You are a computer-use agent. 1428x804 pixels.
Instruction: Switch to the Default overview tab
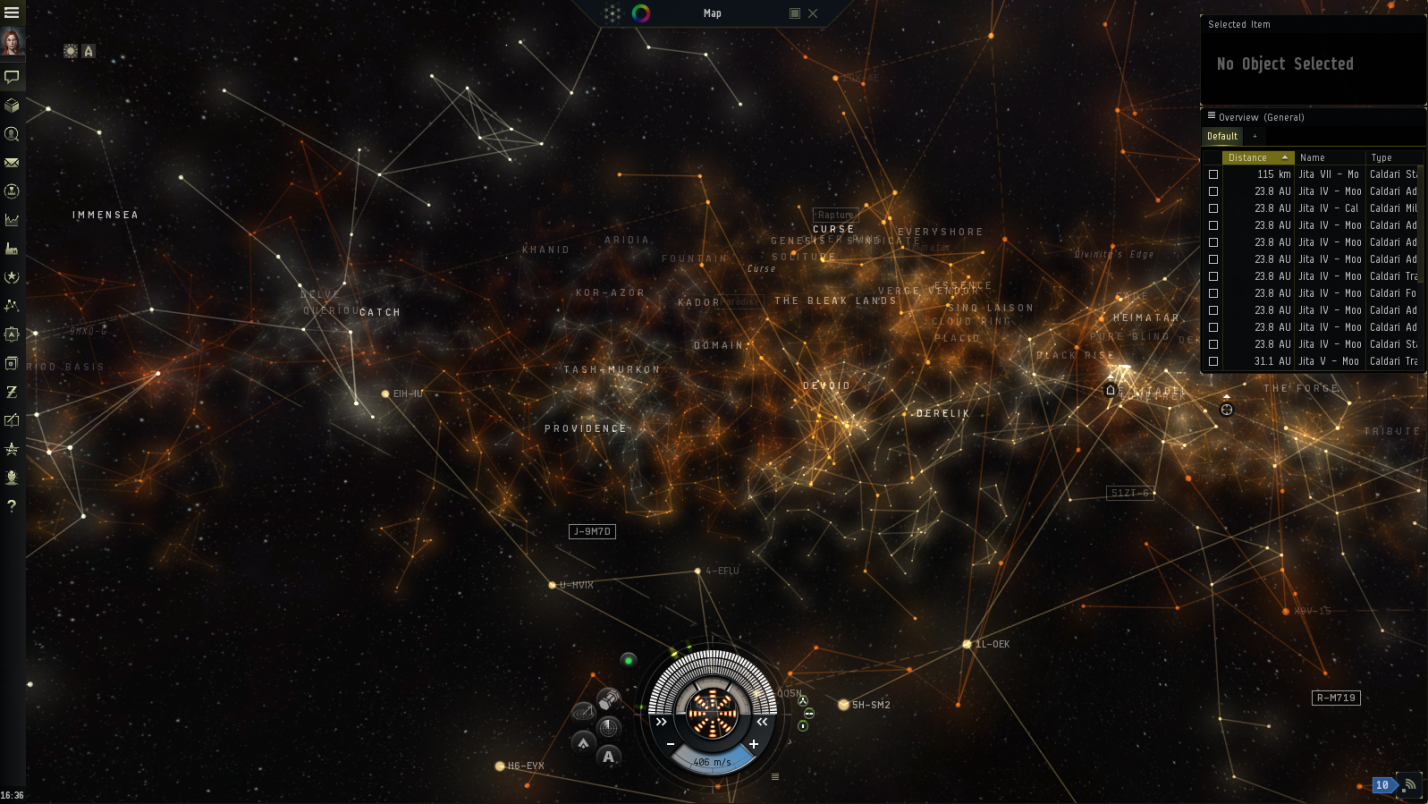(x=1222, y=136)
